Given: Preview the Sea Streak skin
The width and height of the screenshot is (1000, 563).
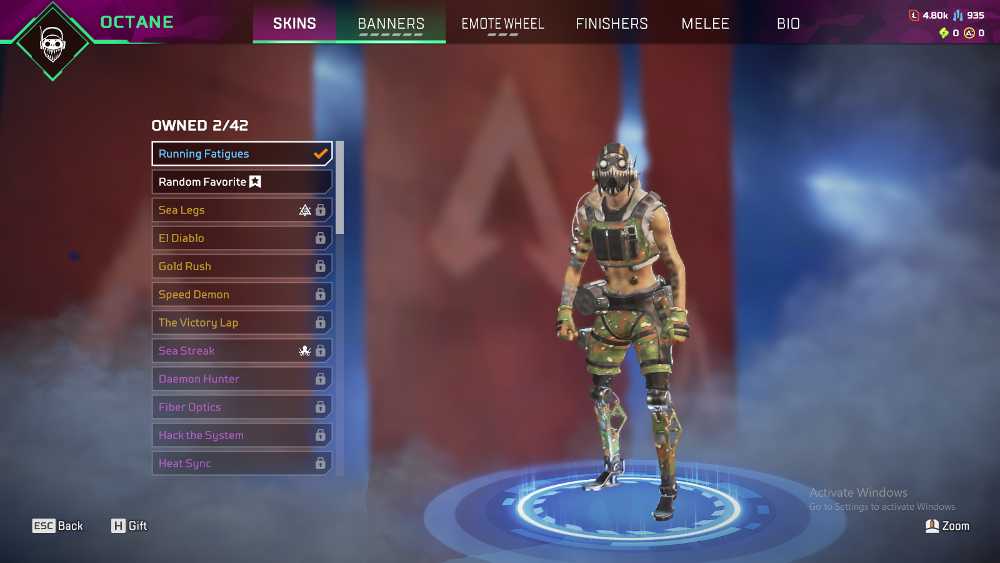Looking at the screenshot, I should (241, 351).
